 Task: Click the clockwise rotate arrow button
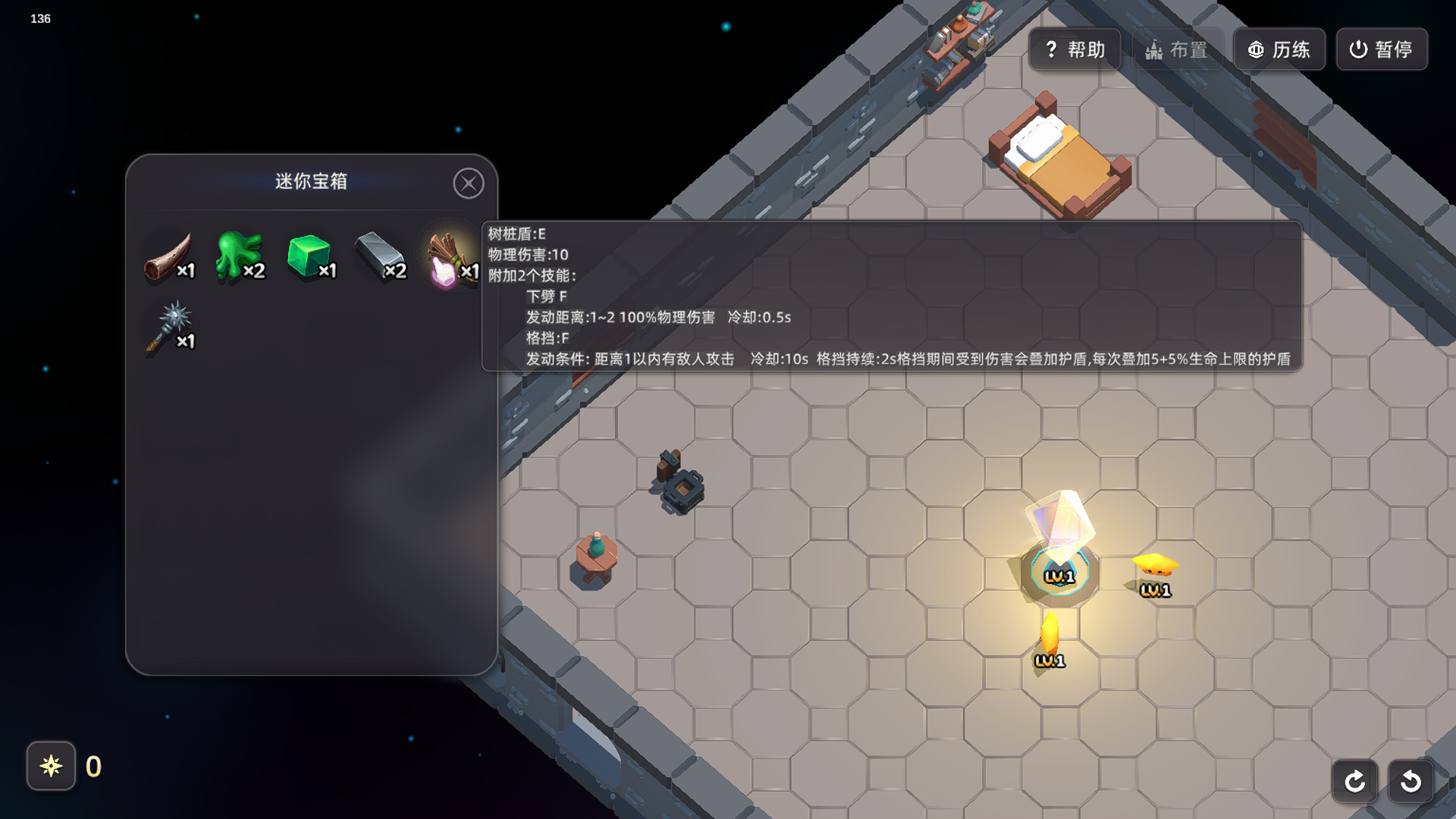[1354, 781]
